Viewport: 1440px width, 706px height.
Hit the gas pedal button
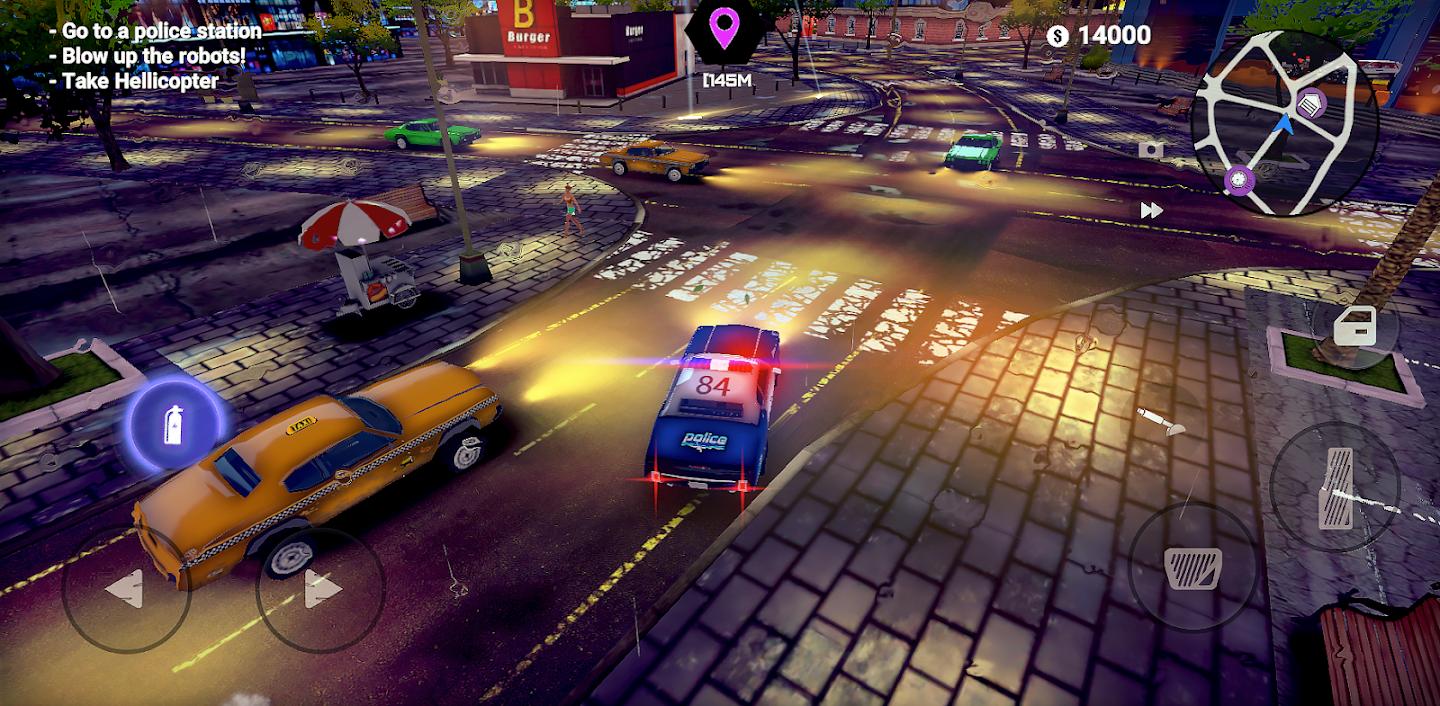pyautogui.click(x=1334, y=487)
